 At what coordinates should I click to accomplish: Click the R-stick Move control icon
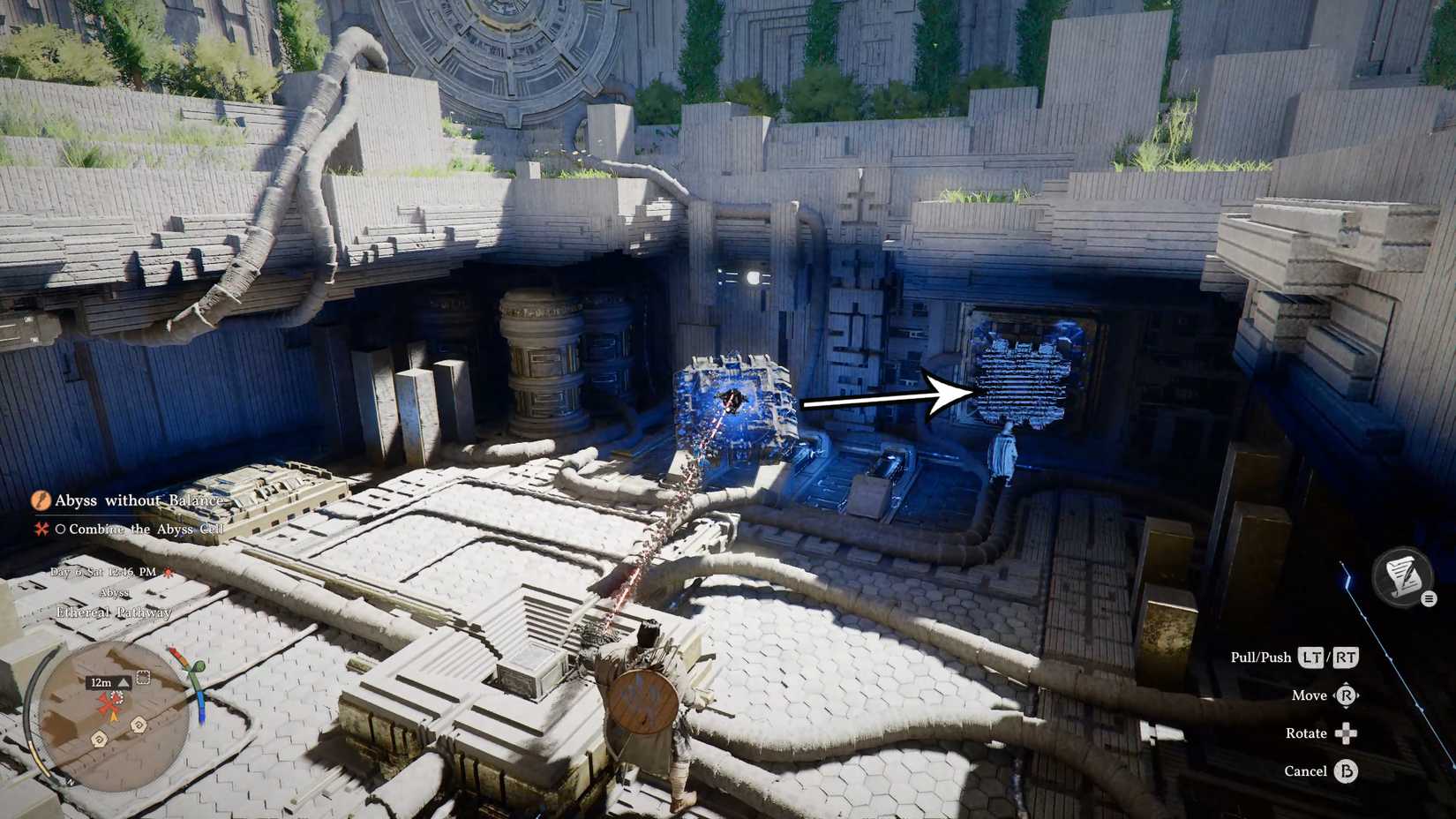tap(1347, 696)
